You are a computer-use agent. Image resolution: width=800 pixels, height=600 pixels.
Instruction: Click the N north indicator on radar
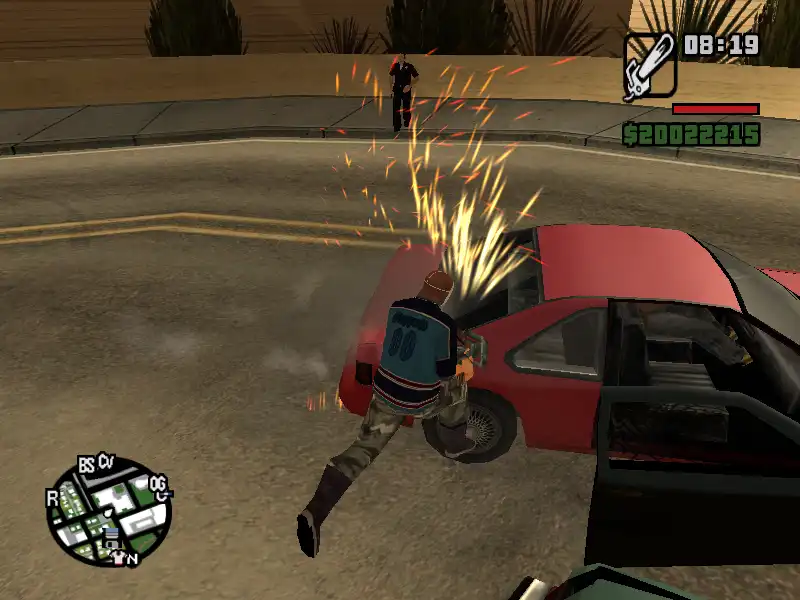[132, 559]
